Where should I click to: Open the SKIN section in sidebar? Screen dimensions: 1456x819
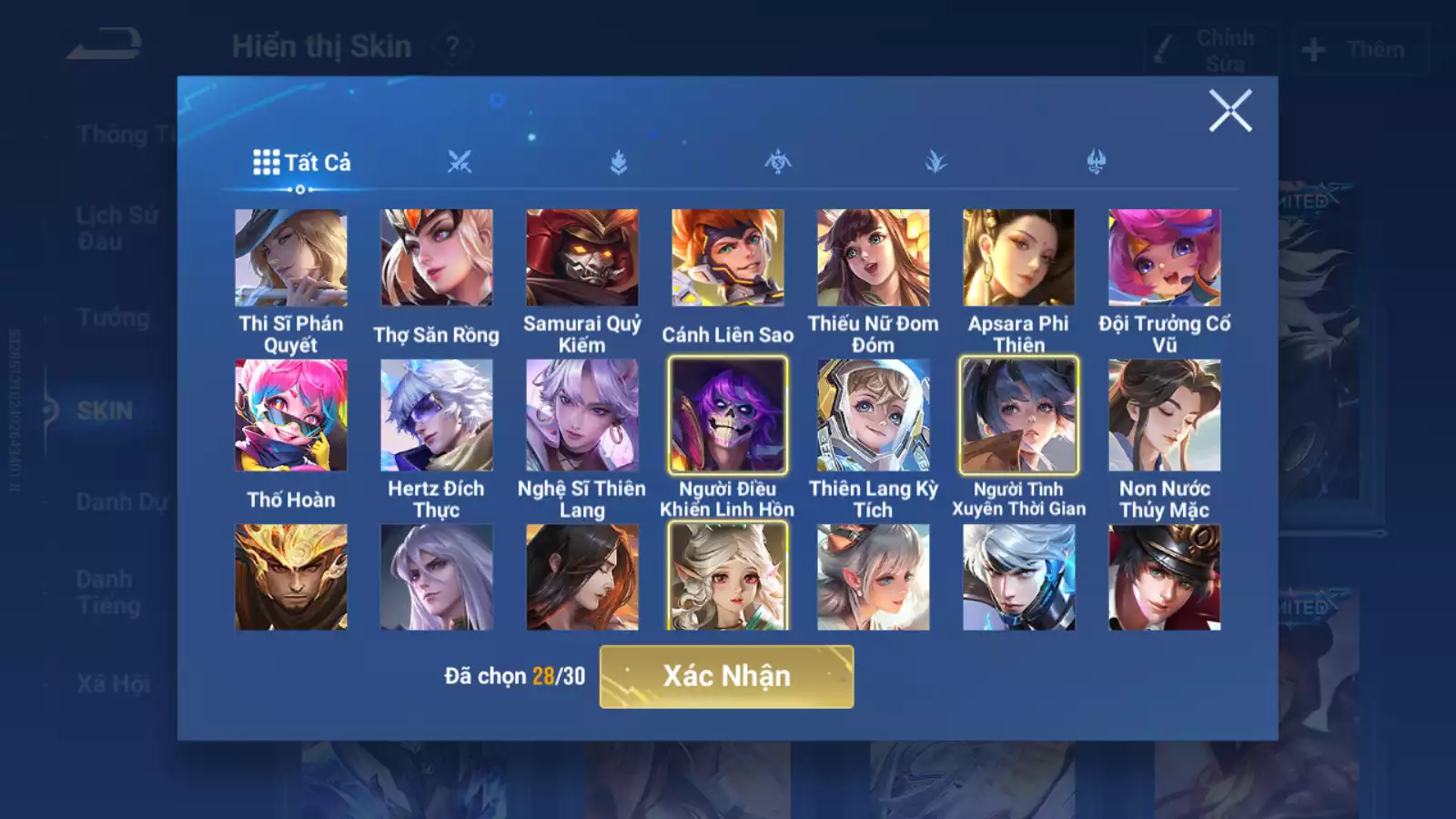point(104,411)
